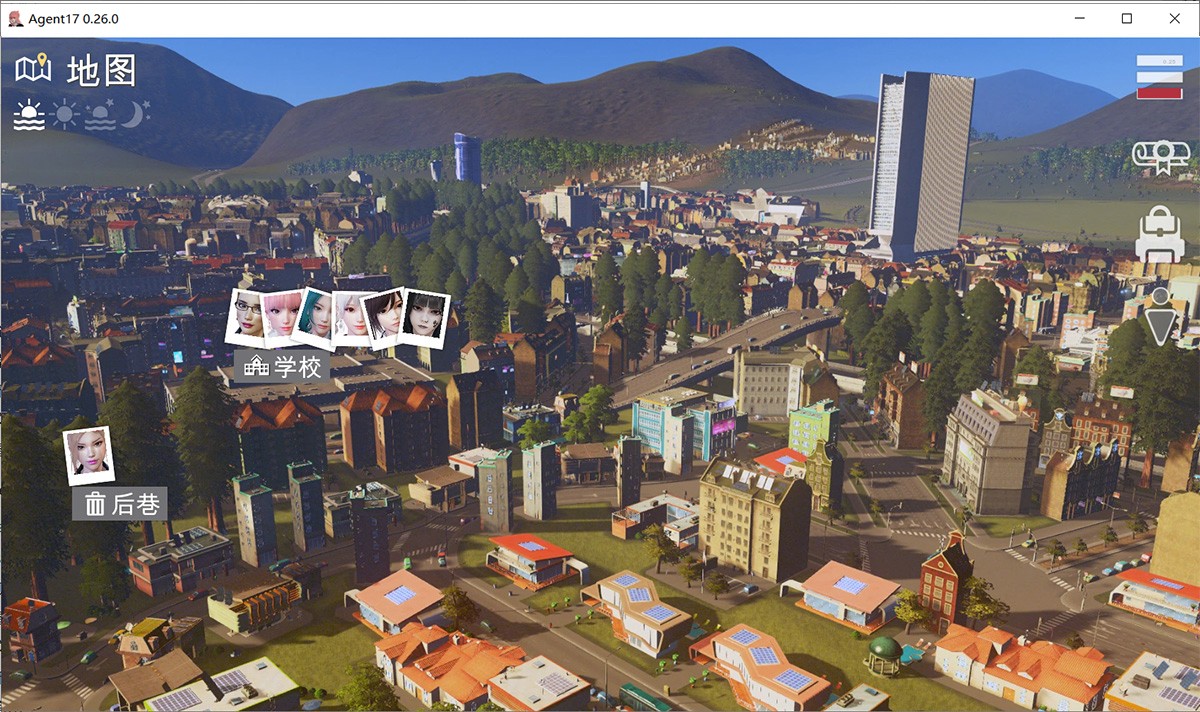Select the sunrise morning time icon
The image size is (1200, 712).
click(x=29, y=116)
